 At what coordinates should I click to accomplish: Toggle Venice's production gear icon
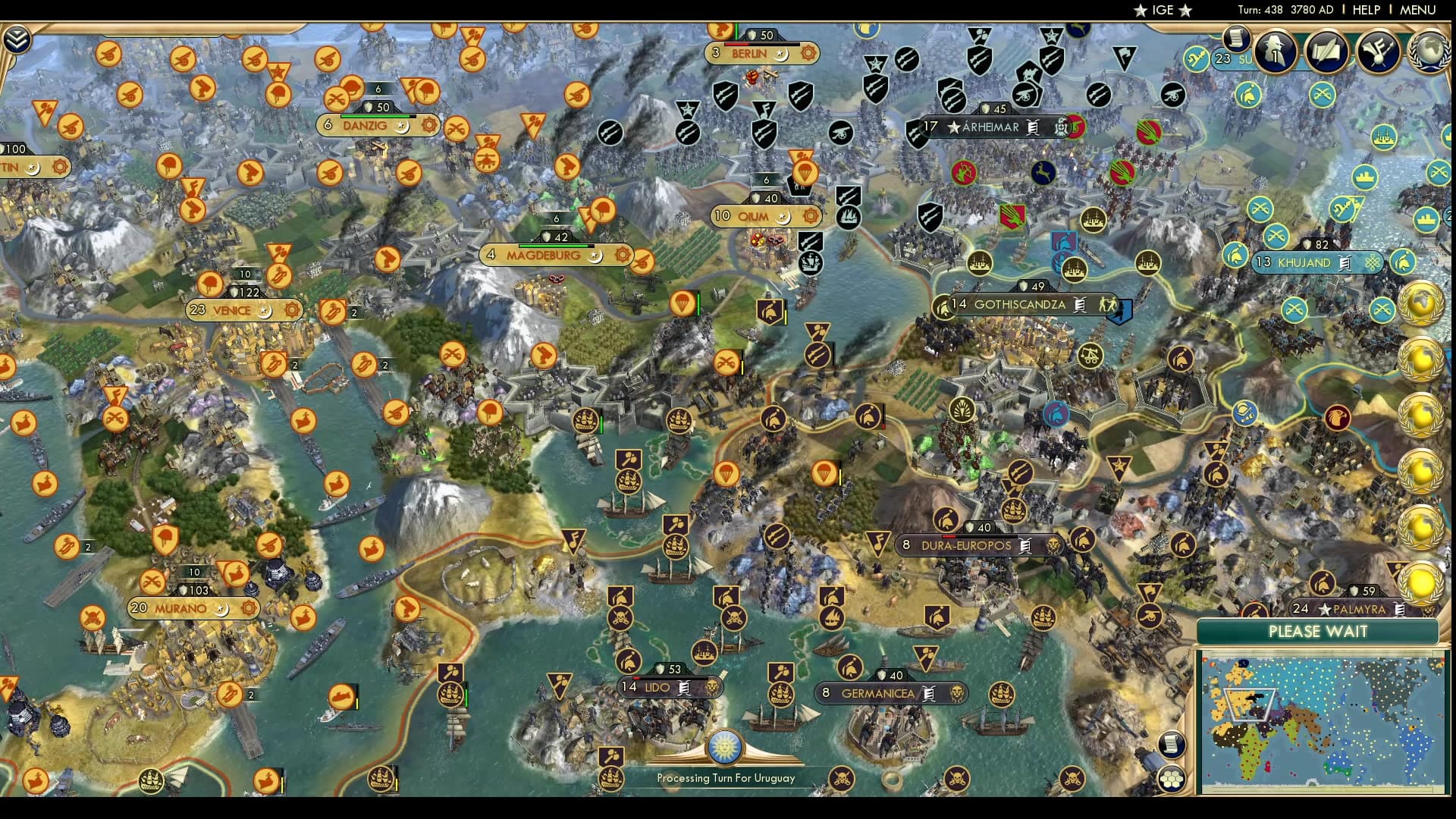pyautogui.click(x=290, y=310)
